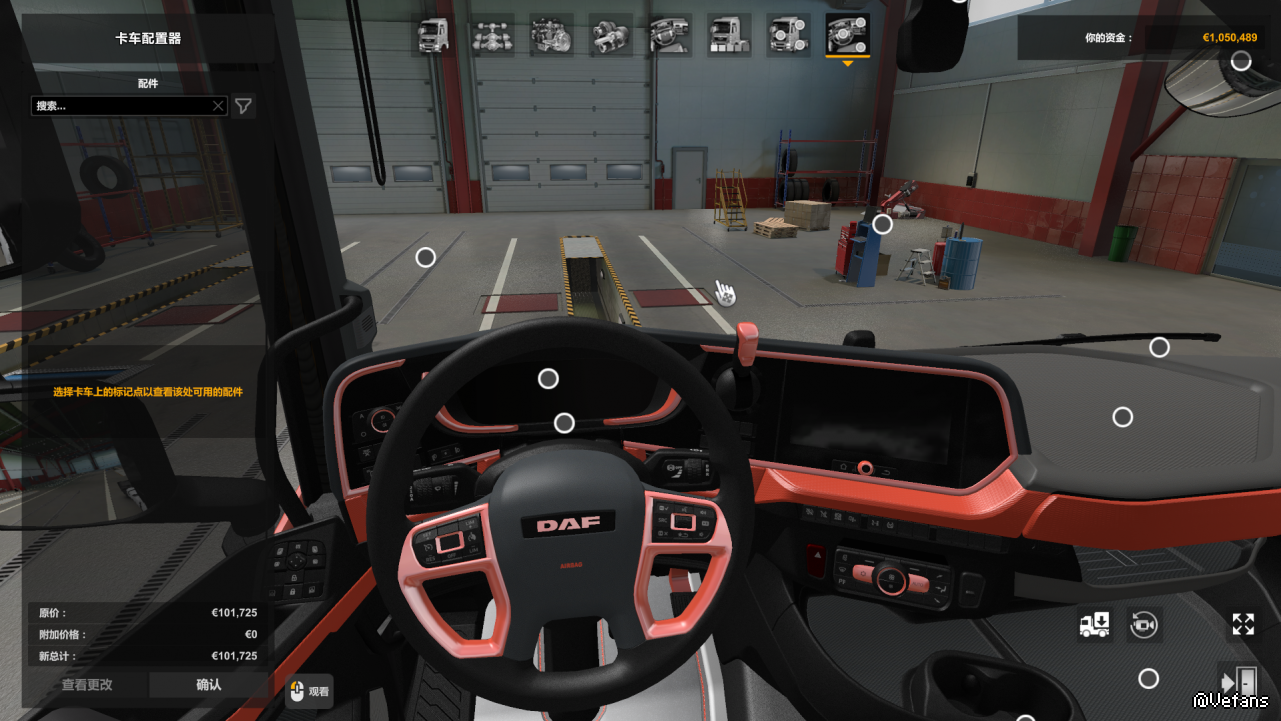Open the interior steering wheel tab

(669, 36)
